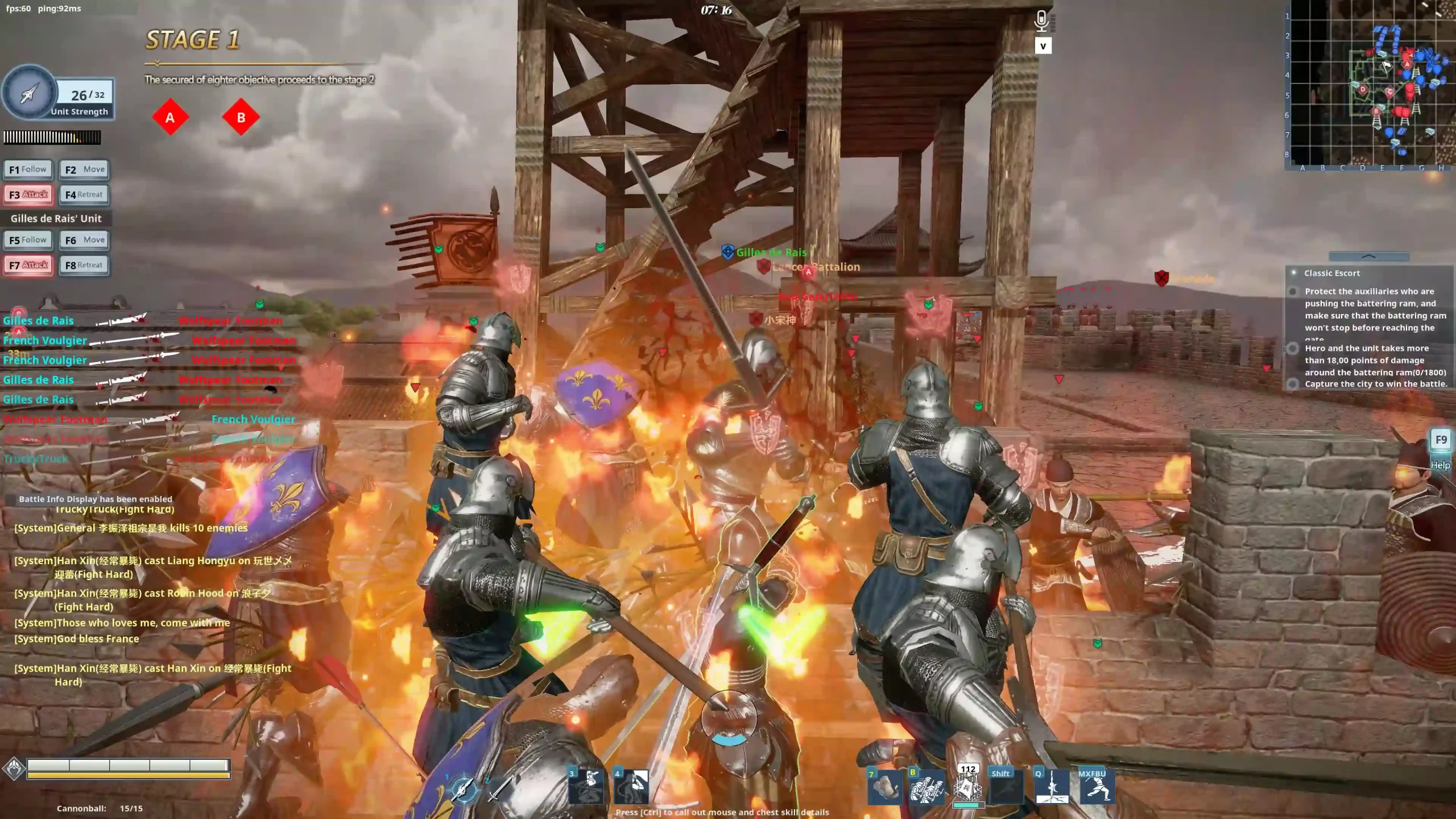1456x819 pixels.
Task: Select objective A red diamond marker
Action: [x=170, y=118]
